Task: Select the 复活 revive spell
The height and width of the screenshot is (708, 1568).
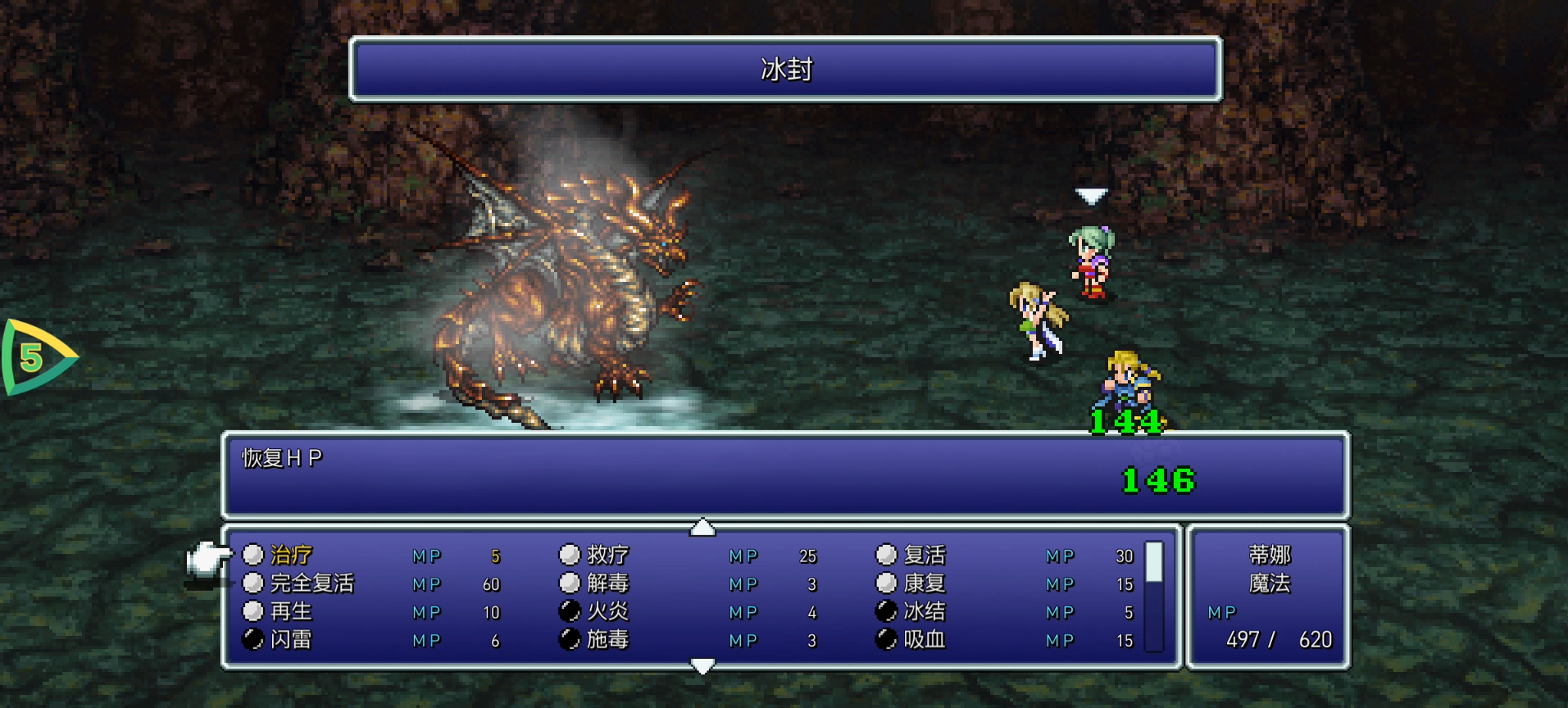Action: [x=924, y=556]
